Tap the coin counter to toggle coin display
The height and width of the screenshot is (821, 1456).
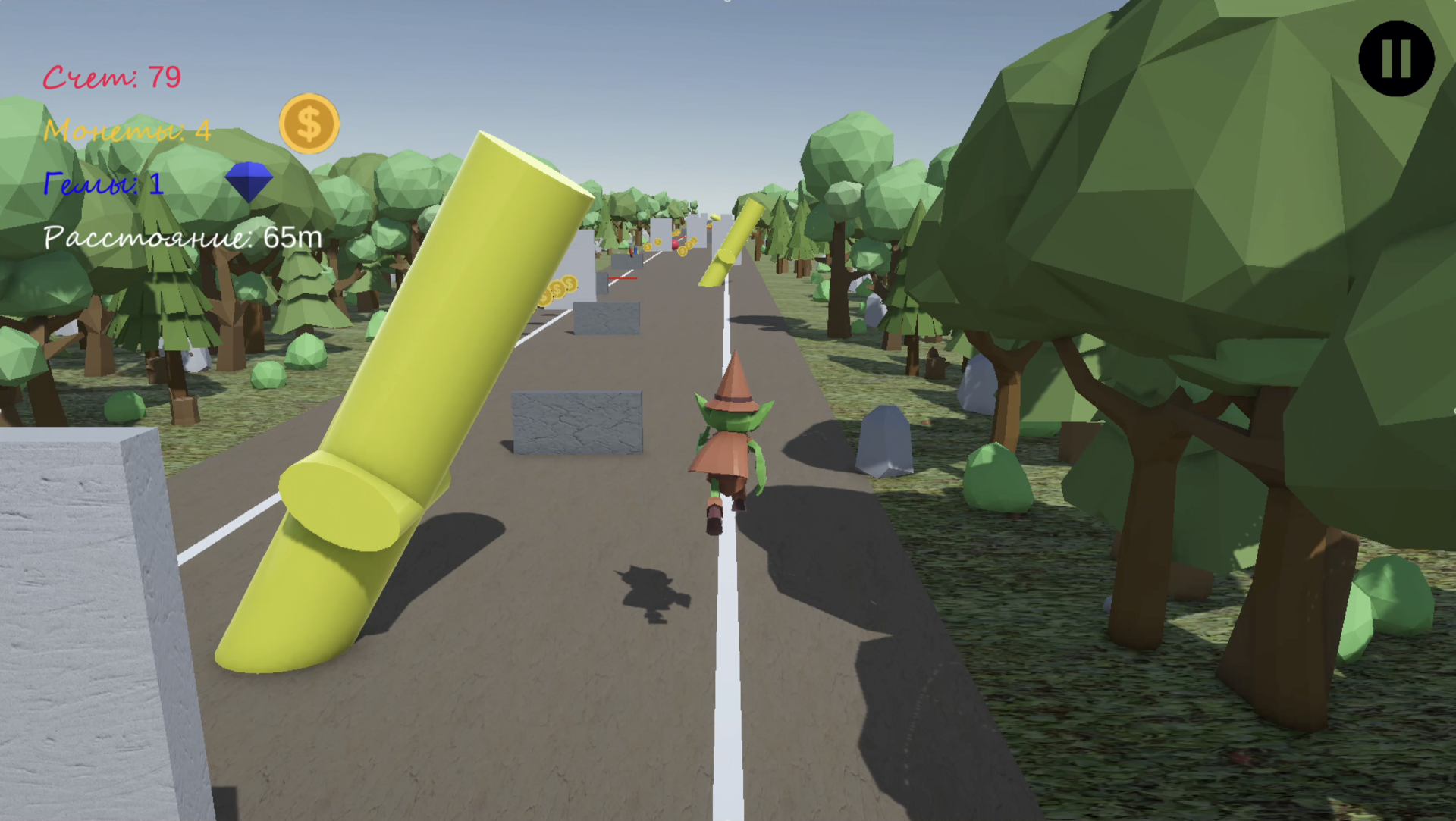pyautogui.click(x=127, y=130)
